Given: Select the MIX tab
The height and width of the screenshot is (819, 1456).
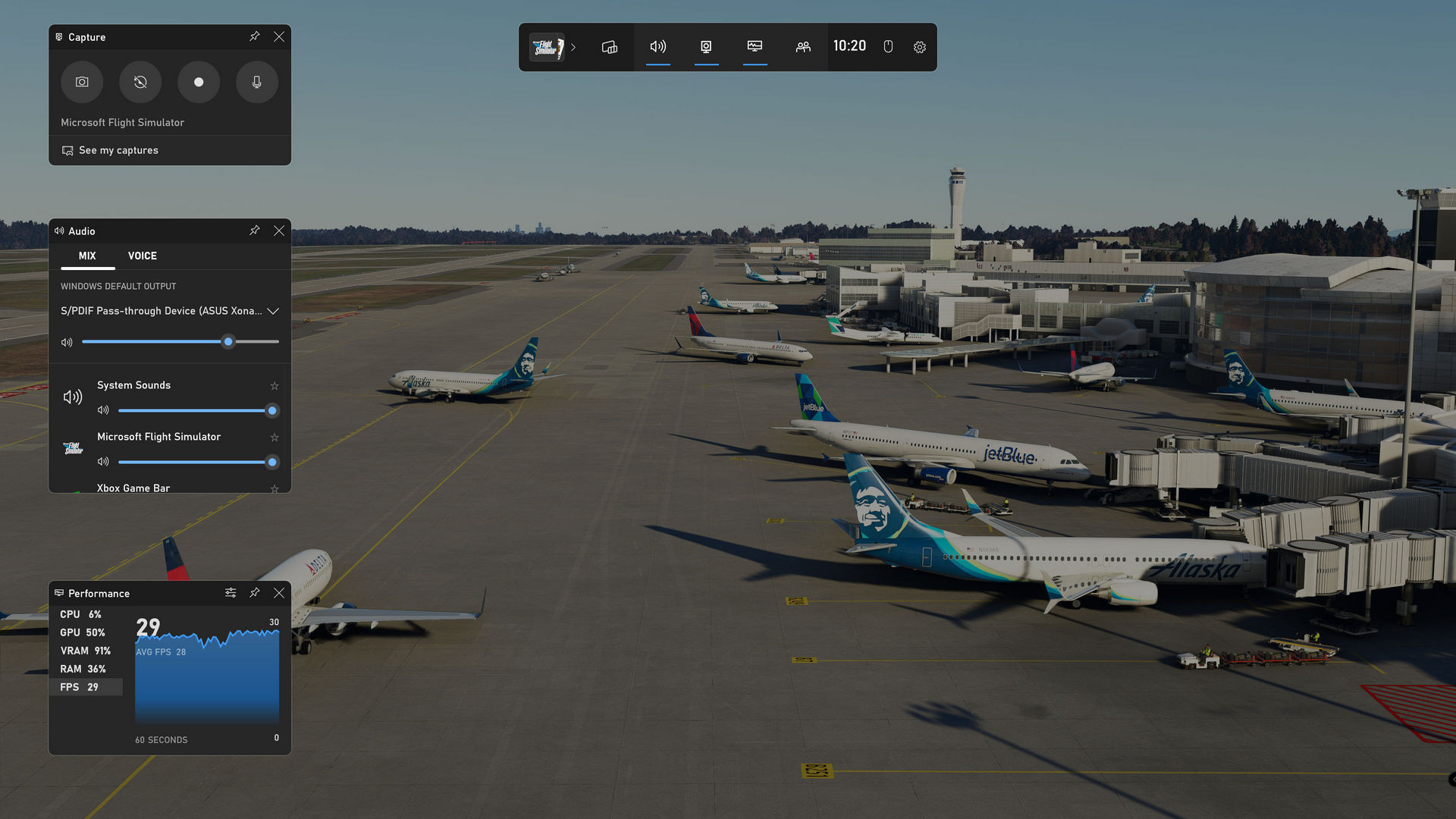Looking at the screenshot, I should click(86, 256).
